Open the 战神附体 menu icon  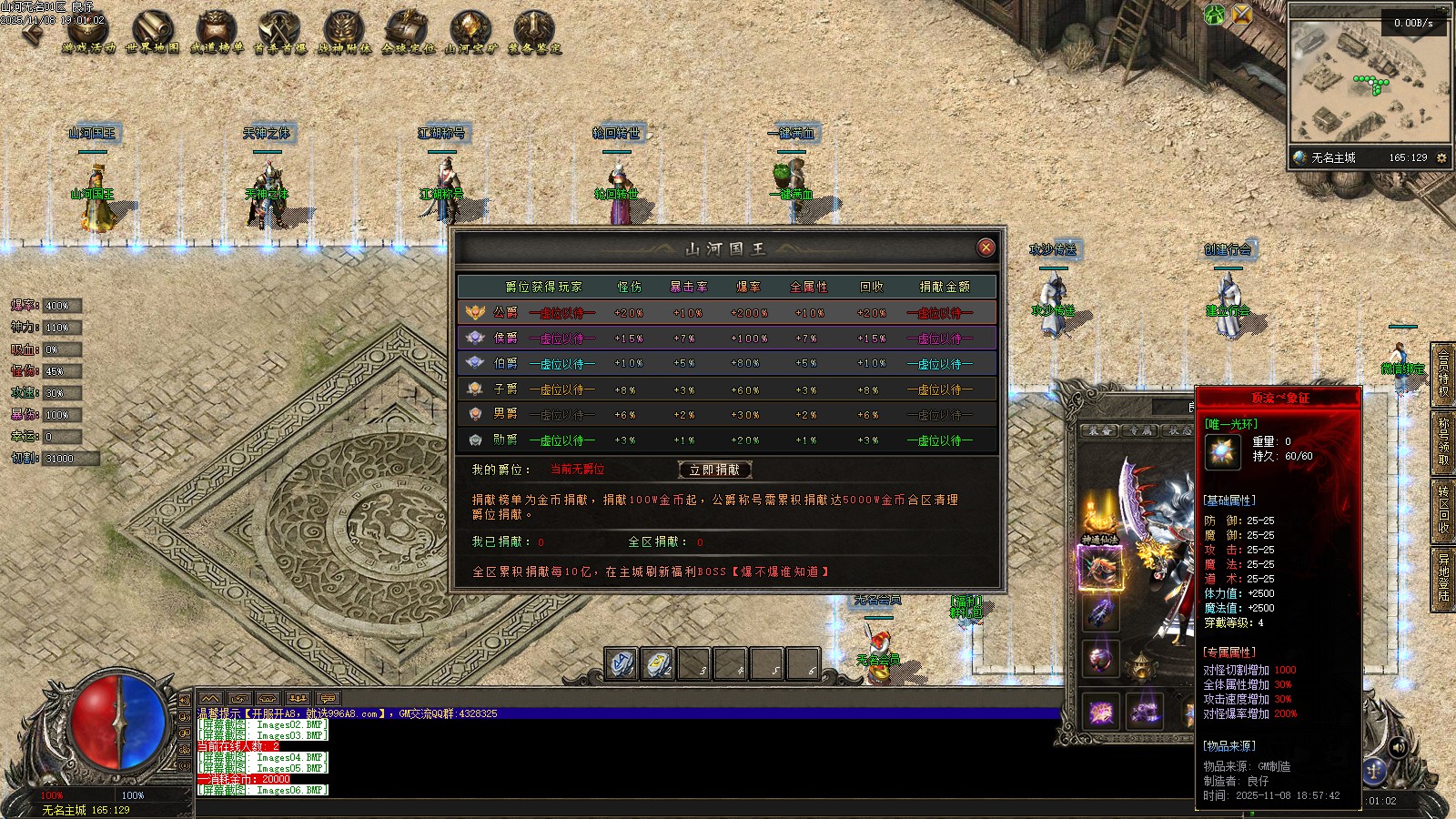pos(344,33)
